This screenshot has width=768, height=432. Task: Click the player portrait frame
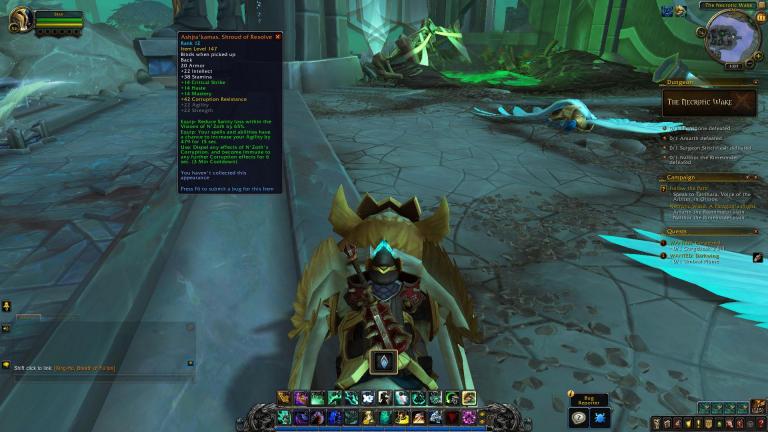pyautogui.click(x=21, y=20)
